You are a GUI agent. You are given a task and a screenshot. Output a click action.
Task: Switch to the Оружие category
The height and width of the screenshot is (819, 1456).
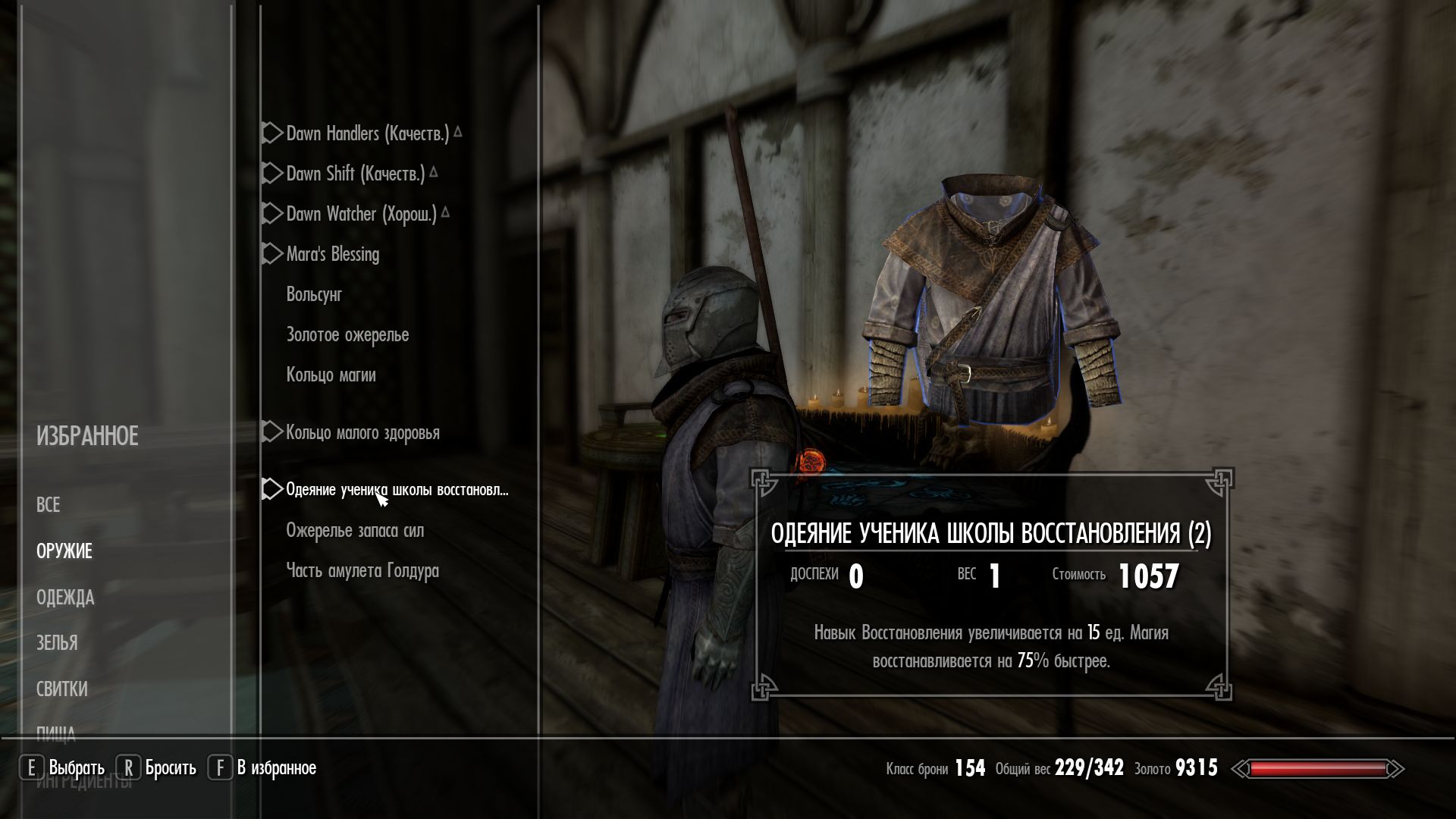coord(64,551)
